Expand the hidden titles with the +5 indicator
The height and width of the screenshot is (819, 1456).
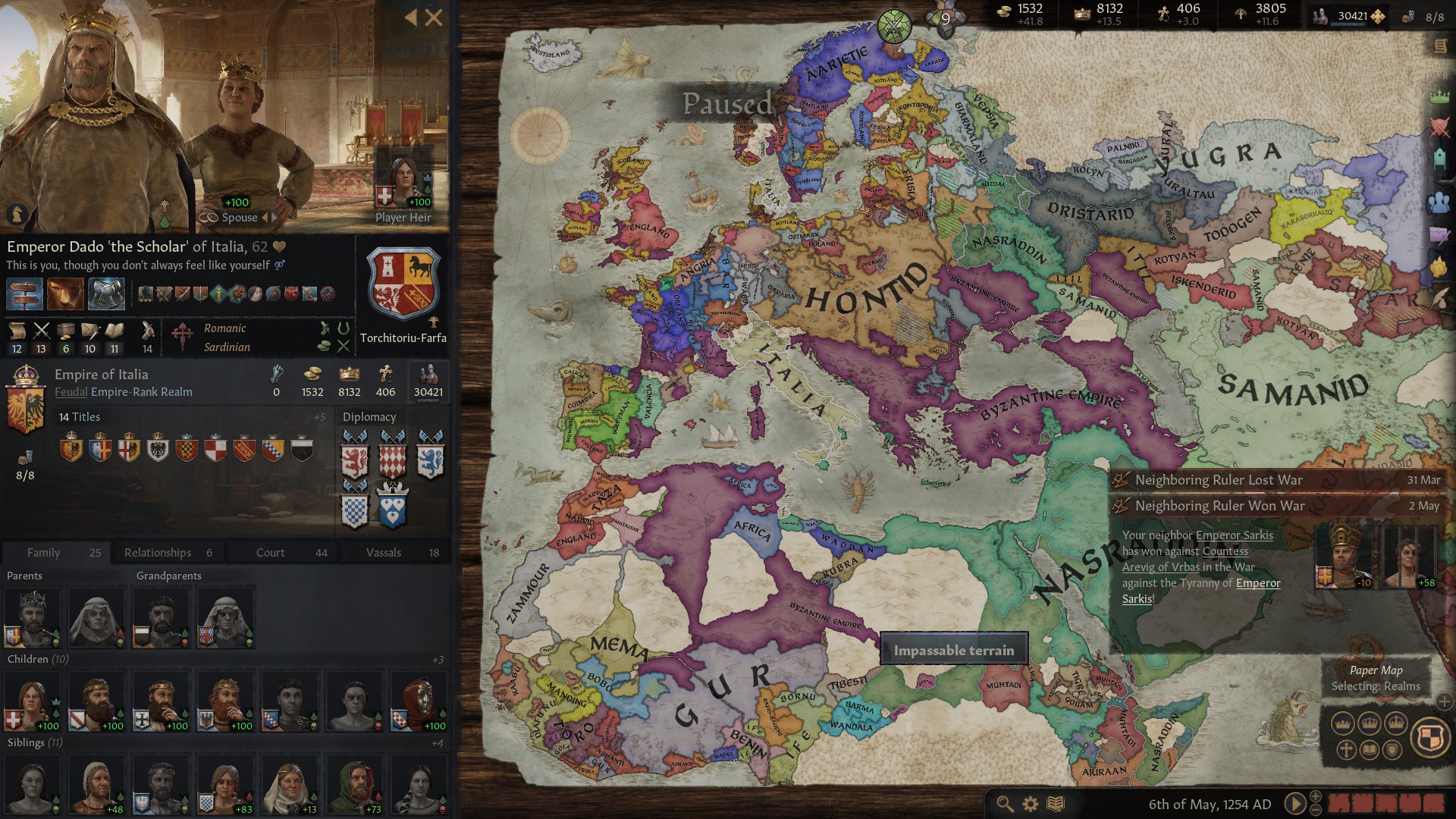[319, 417]
